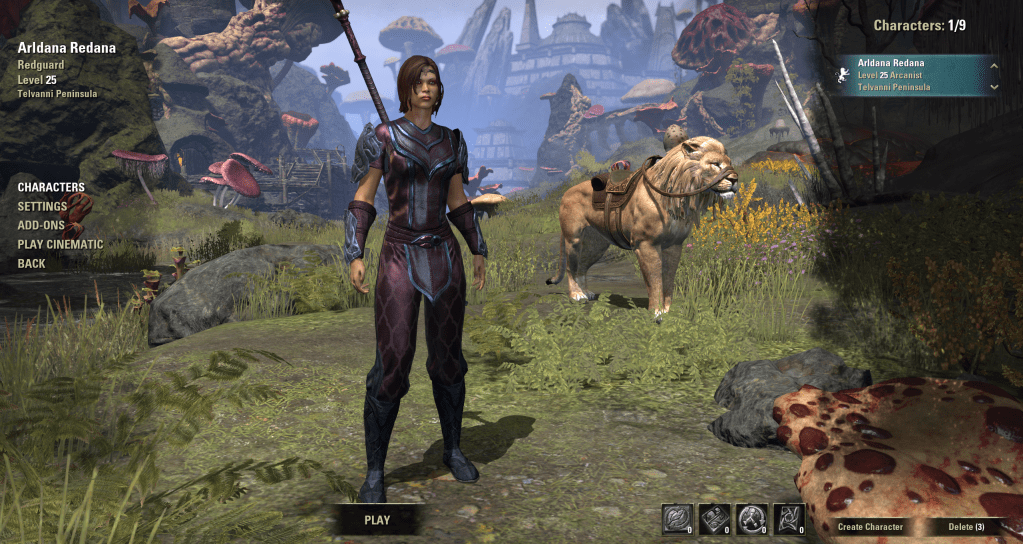Open the Settings menu
1023x544 pixels.
(42, 206)
